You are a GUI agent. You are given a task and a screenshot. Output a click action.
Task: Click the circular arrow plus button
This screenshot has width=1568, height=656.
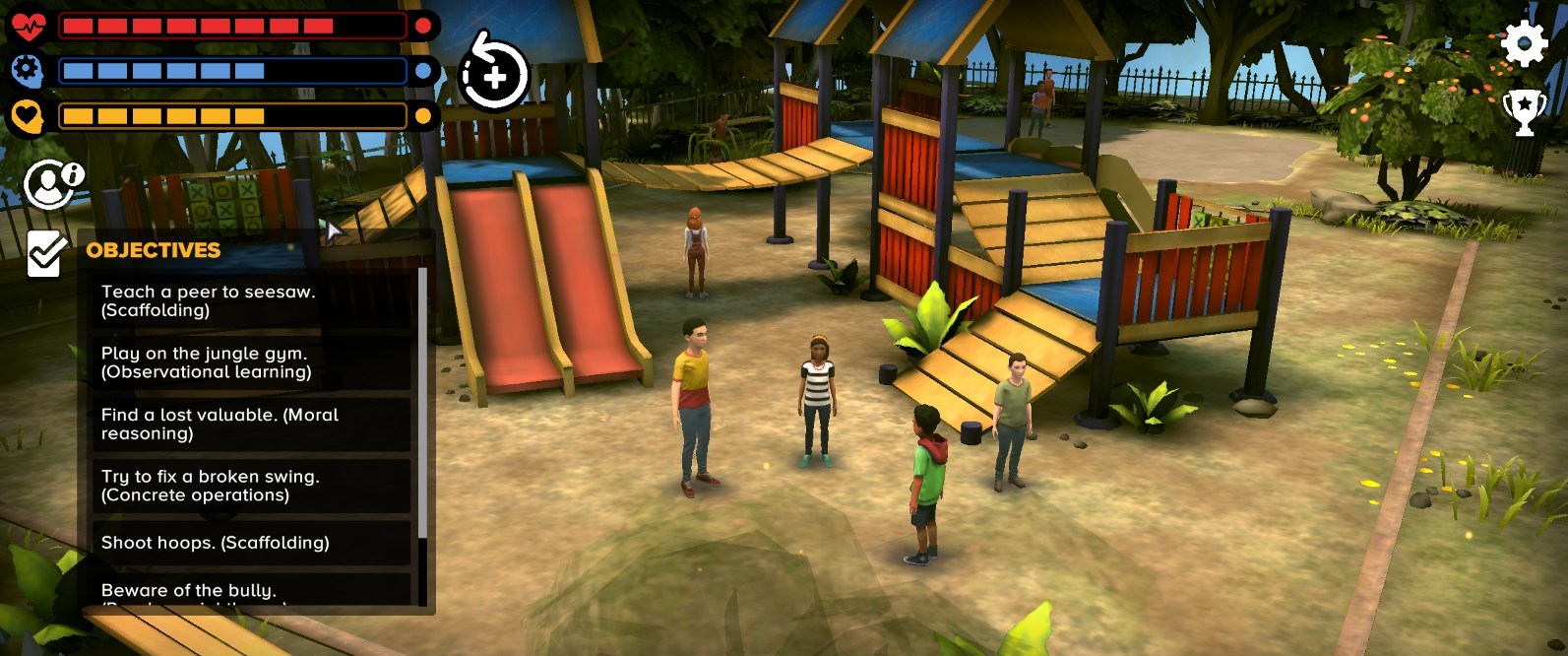tap(494, 75)
